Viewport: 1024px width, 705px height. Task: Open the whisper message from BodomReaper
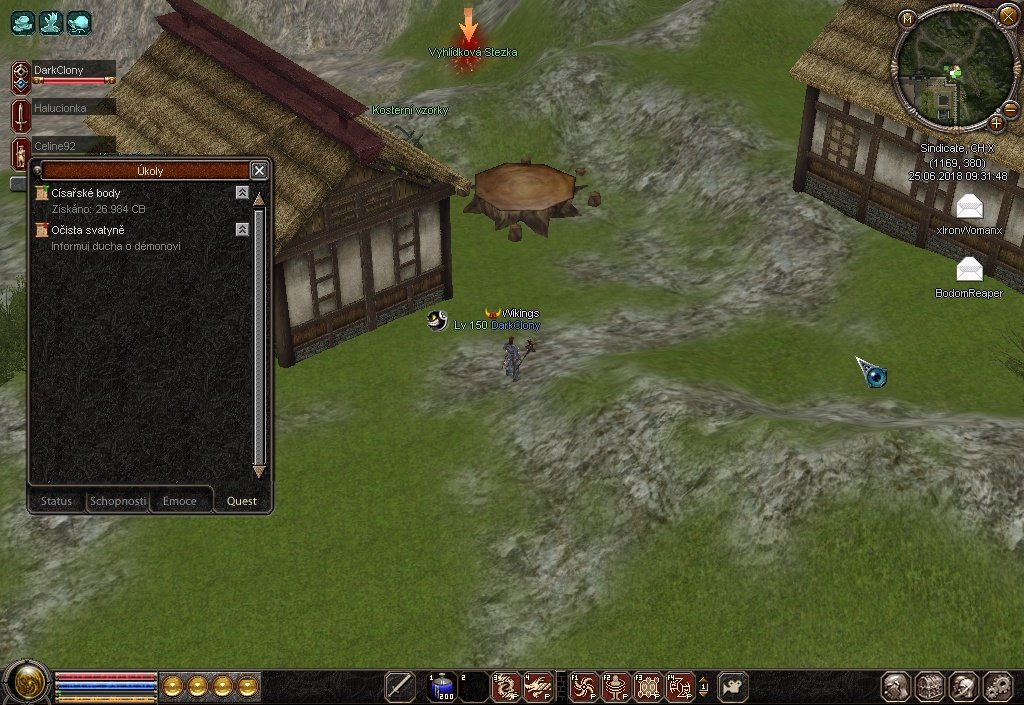[969, 269]
